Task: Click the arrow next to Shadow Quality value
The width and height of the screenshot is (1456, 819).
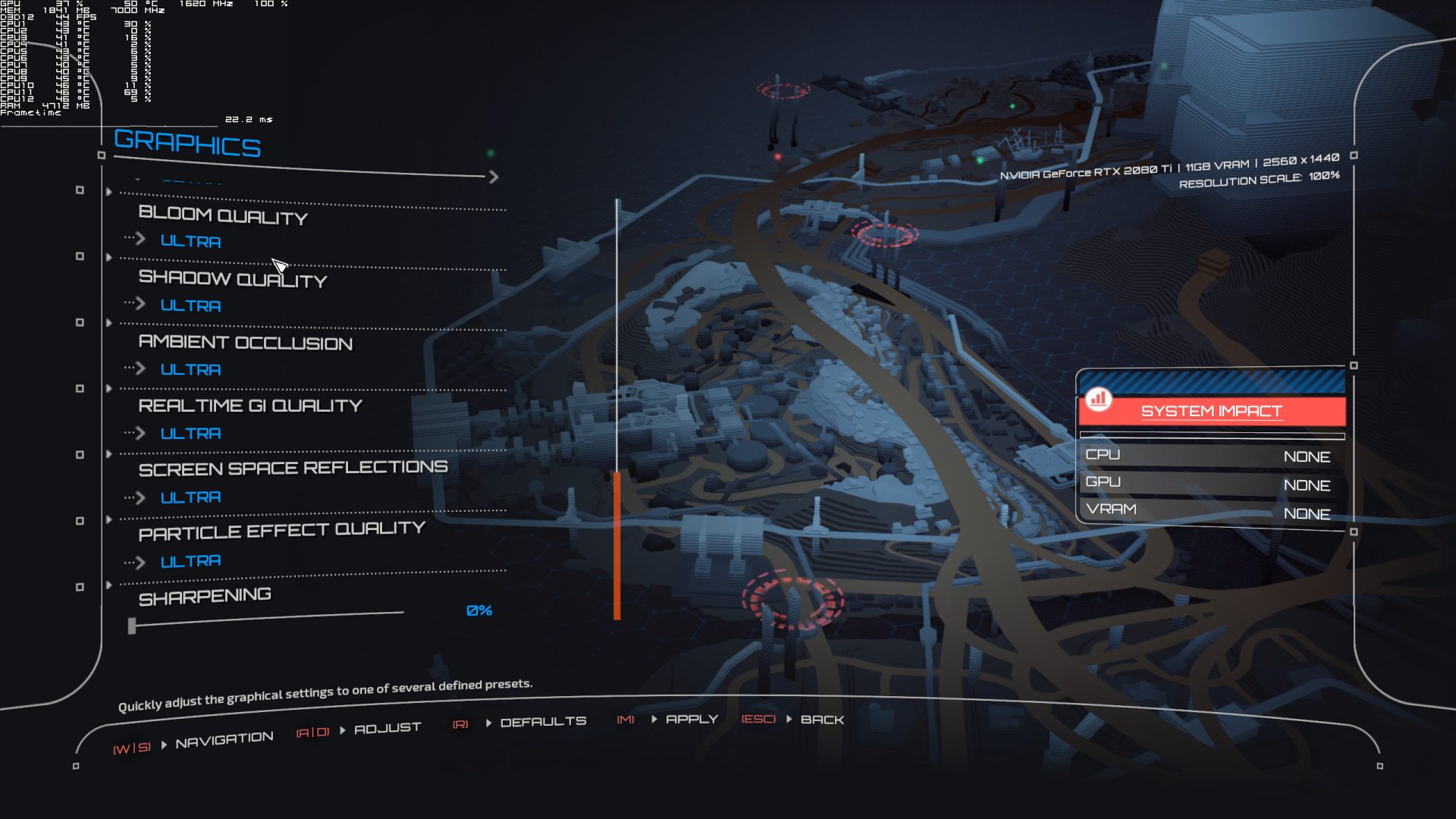Action: [141, 305]
